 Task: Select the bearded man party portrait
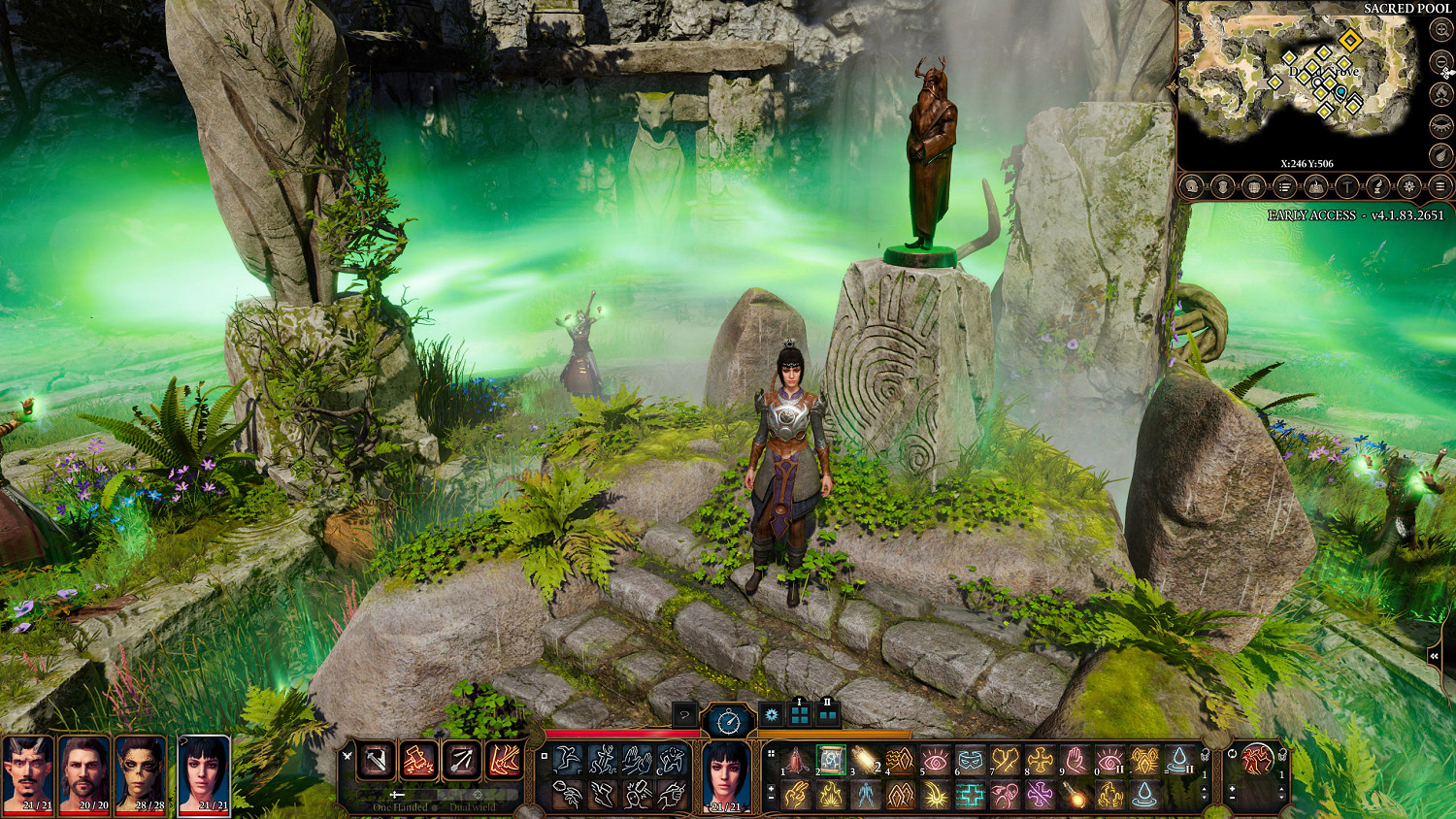tap(84, 771)
